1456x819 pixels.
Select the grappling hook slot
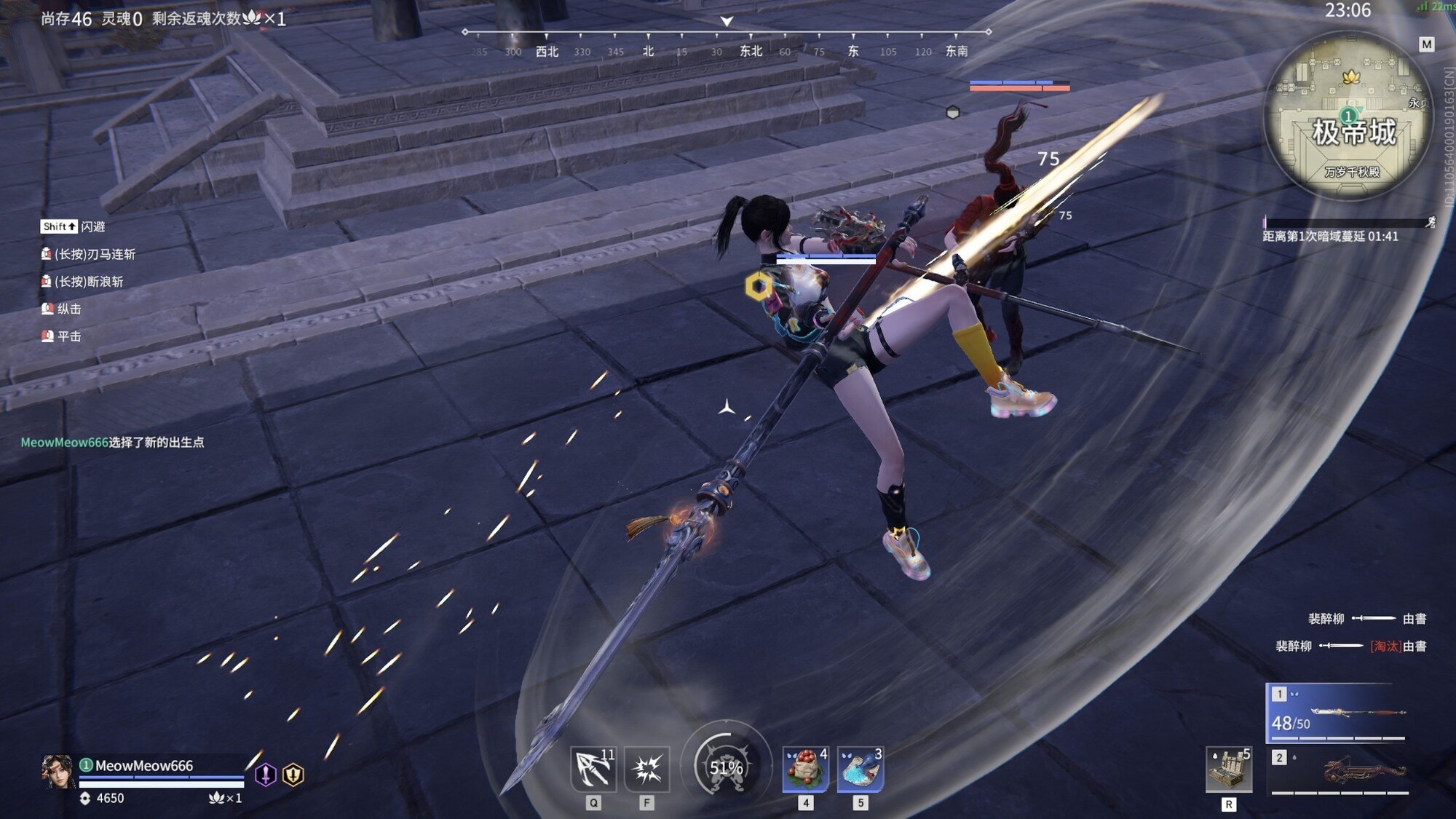(593, 769)
